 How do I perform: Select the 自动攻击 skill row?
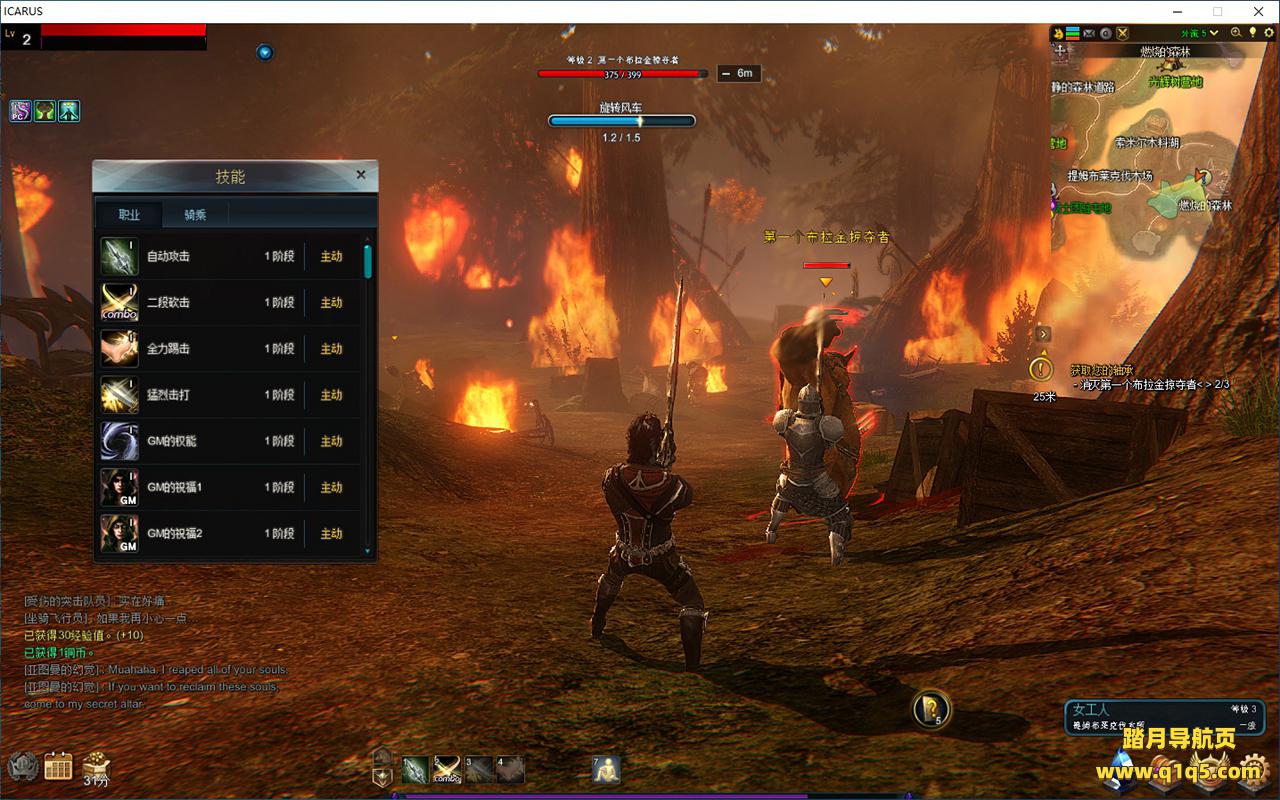pos(230,257)
